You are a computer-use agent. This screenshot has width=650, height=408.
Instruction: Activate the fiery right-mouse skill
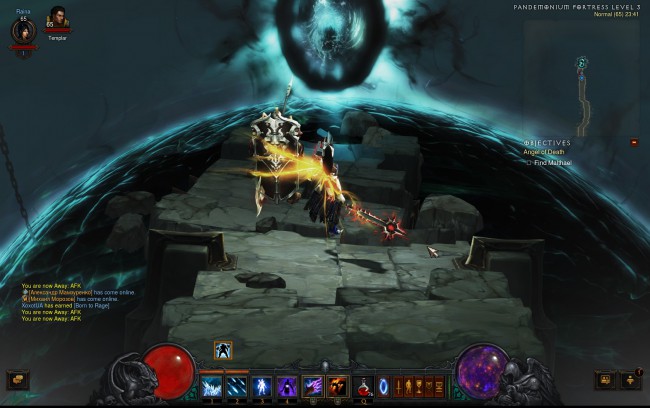[x=338, y=385]
